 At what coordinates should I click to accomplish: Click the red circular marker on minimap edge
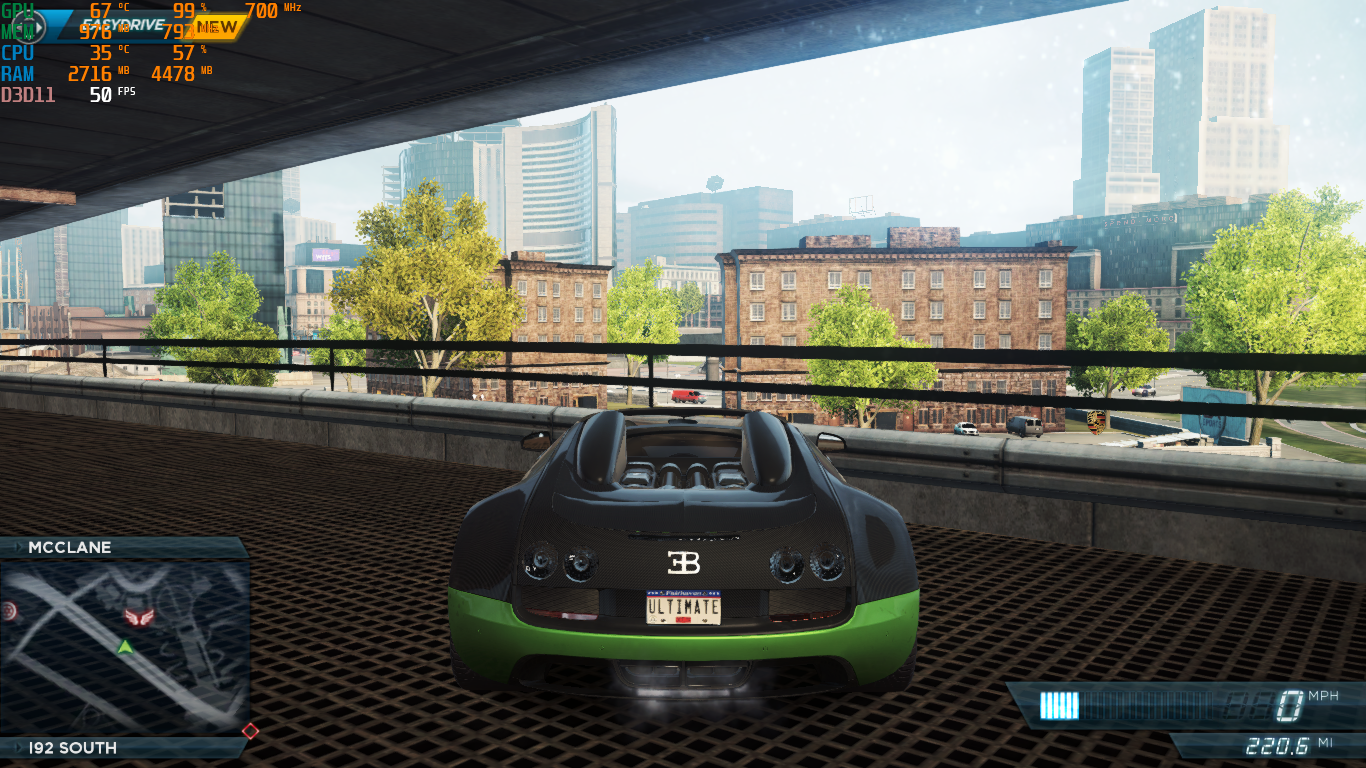[10, 609]
